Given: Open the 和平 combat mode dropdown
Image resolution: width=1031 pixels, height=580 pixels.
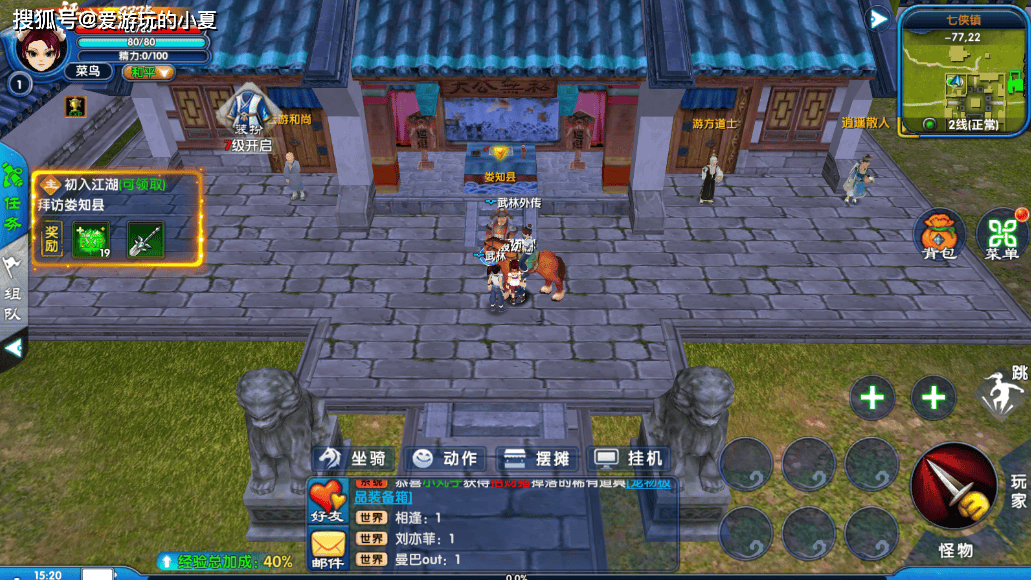Looking at the screenshot, I should click(148, 72).
